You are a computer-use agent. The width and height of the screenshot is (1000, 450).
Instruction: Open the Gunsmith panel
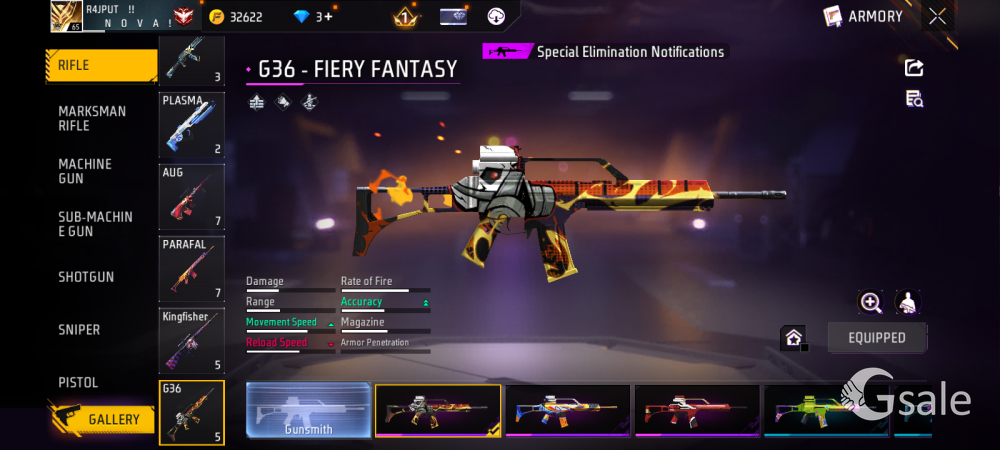[308, 410]
